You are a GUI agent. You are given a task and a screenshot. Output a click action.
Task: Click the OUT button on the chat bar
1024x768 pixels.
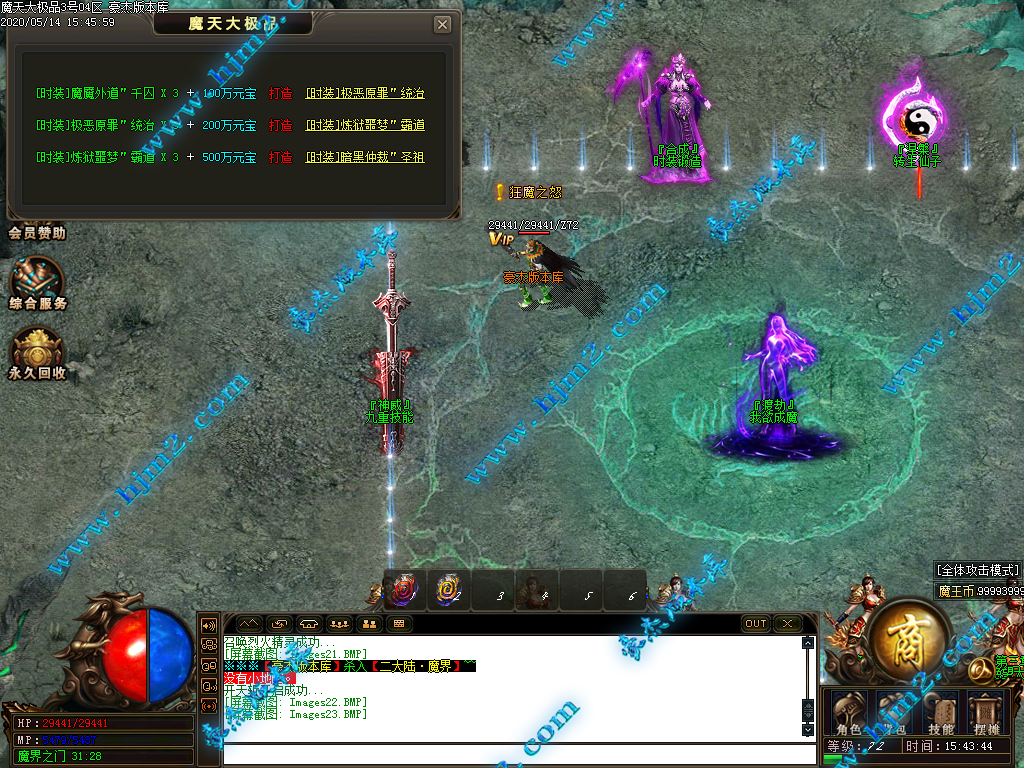[756, 624]
